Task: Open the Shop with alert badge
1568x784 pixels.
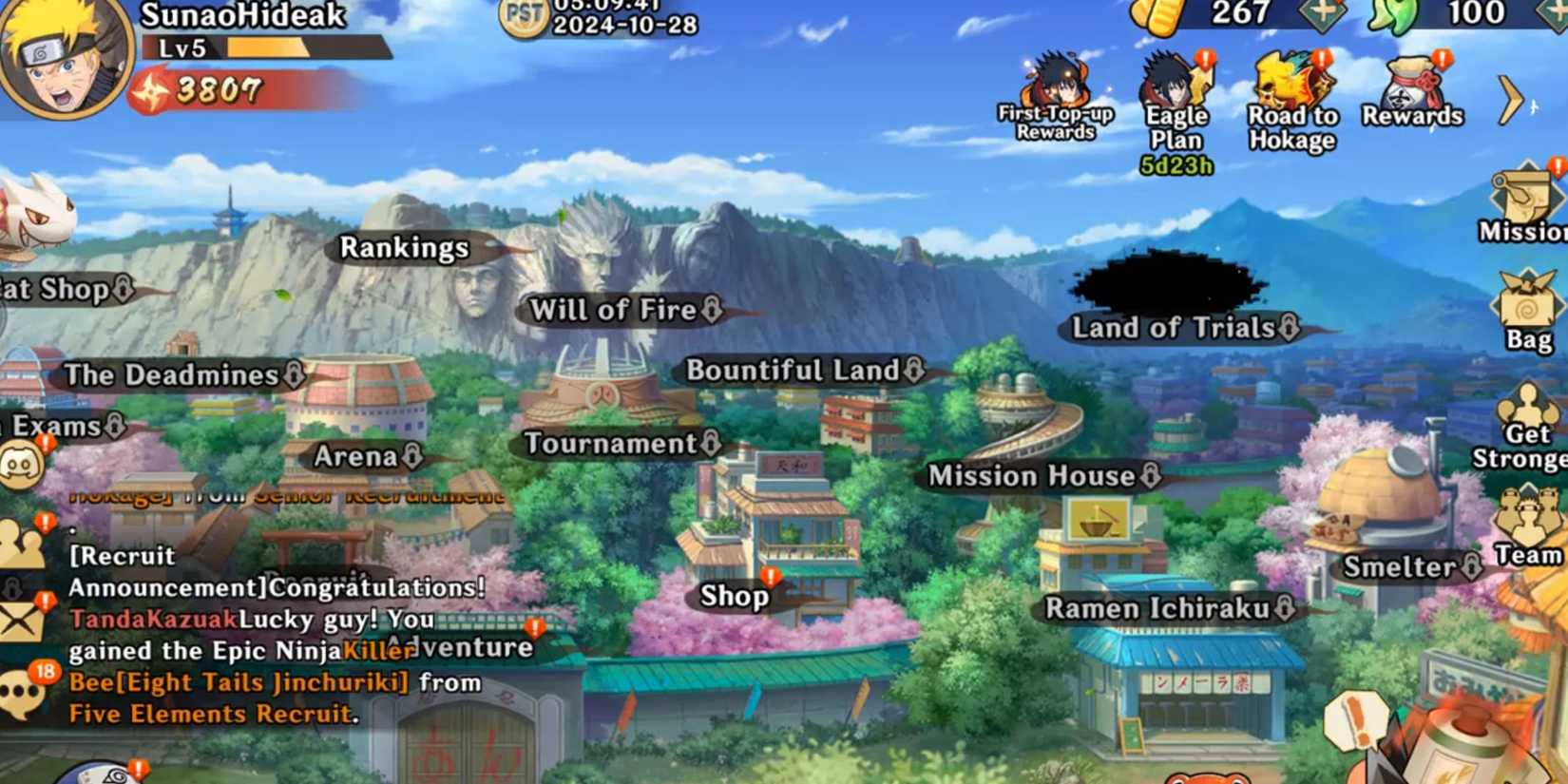Action: [x=734, y=597]
